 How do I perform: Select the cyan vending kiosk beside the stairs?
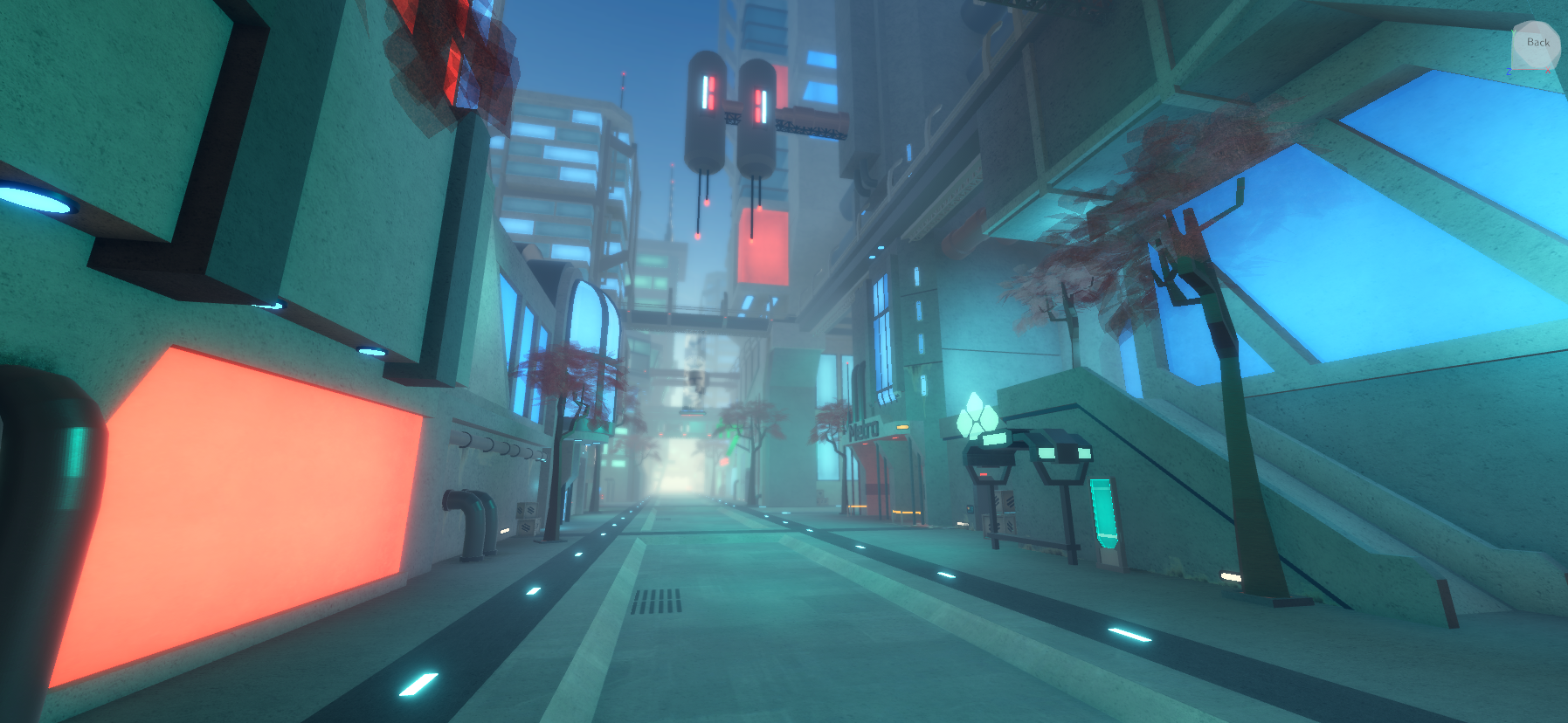tap(1103, 515)
